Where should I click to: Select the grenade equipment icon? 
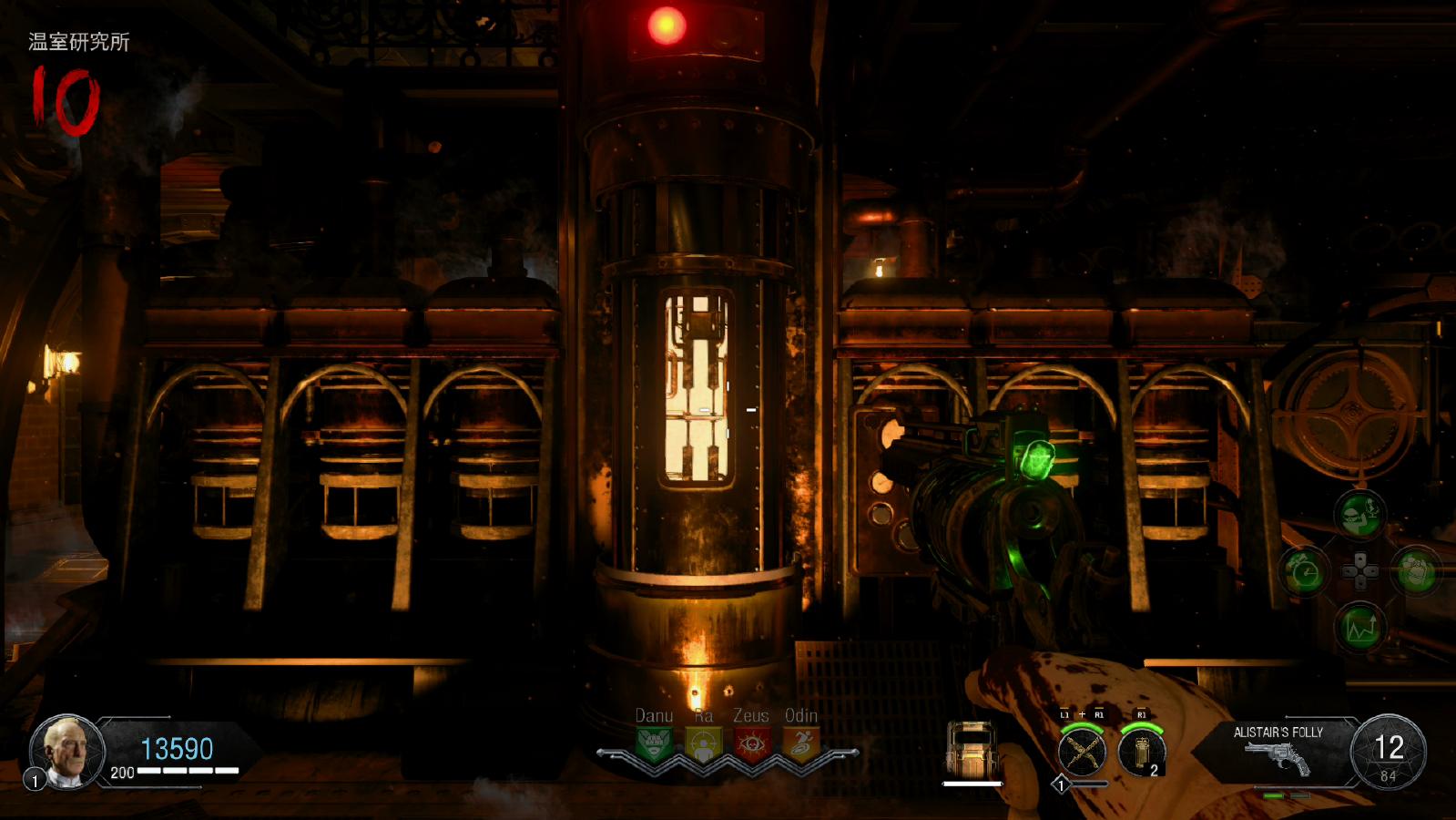point(1142,753)
